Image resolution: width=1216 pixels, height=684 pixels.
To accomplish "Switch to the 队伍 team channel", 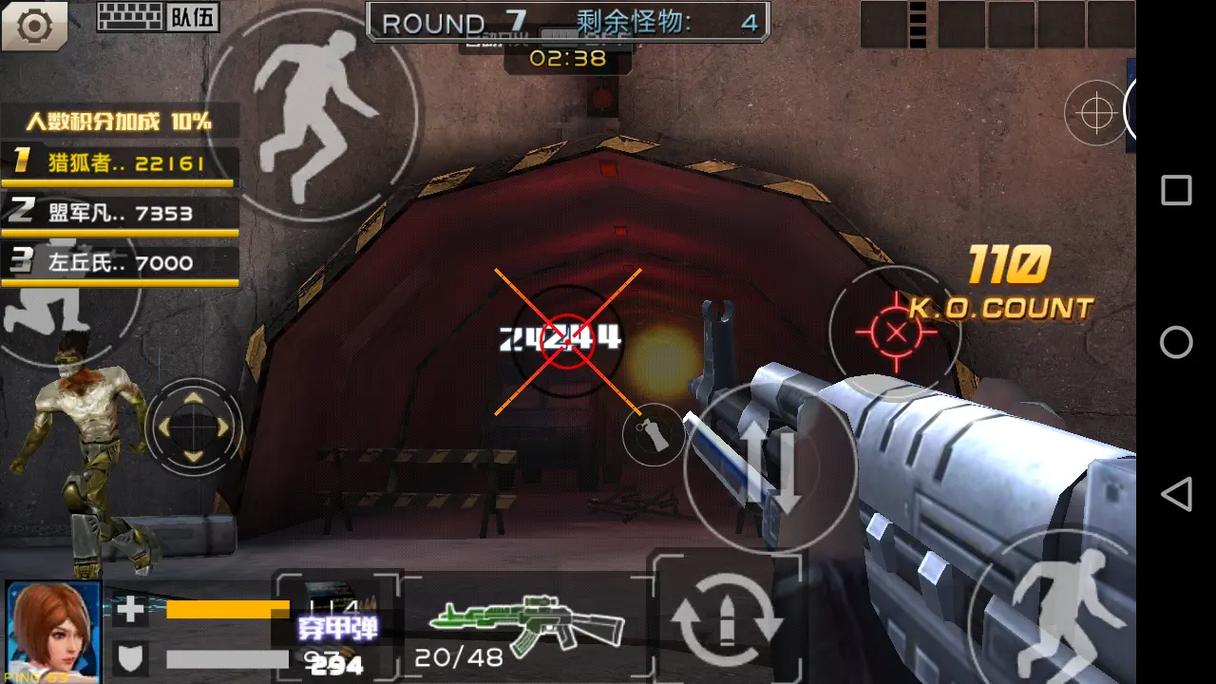I will click(x=193, y=17).
